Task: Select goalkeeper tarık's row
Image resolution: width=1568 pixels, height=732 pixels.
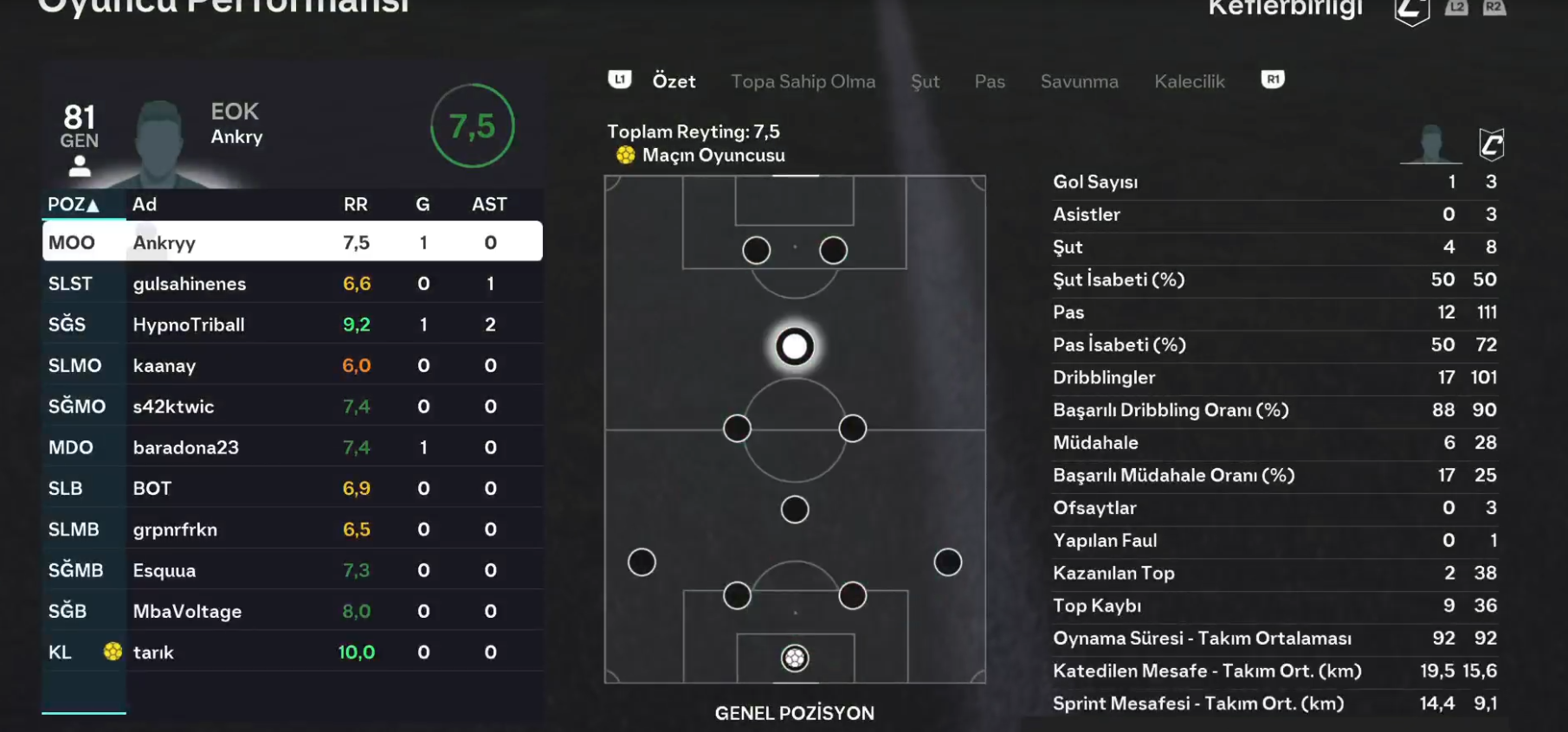Action: tap(293, 652)
